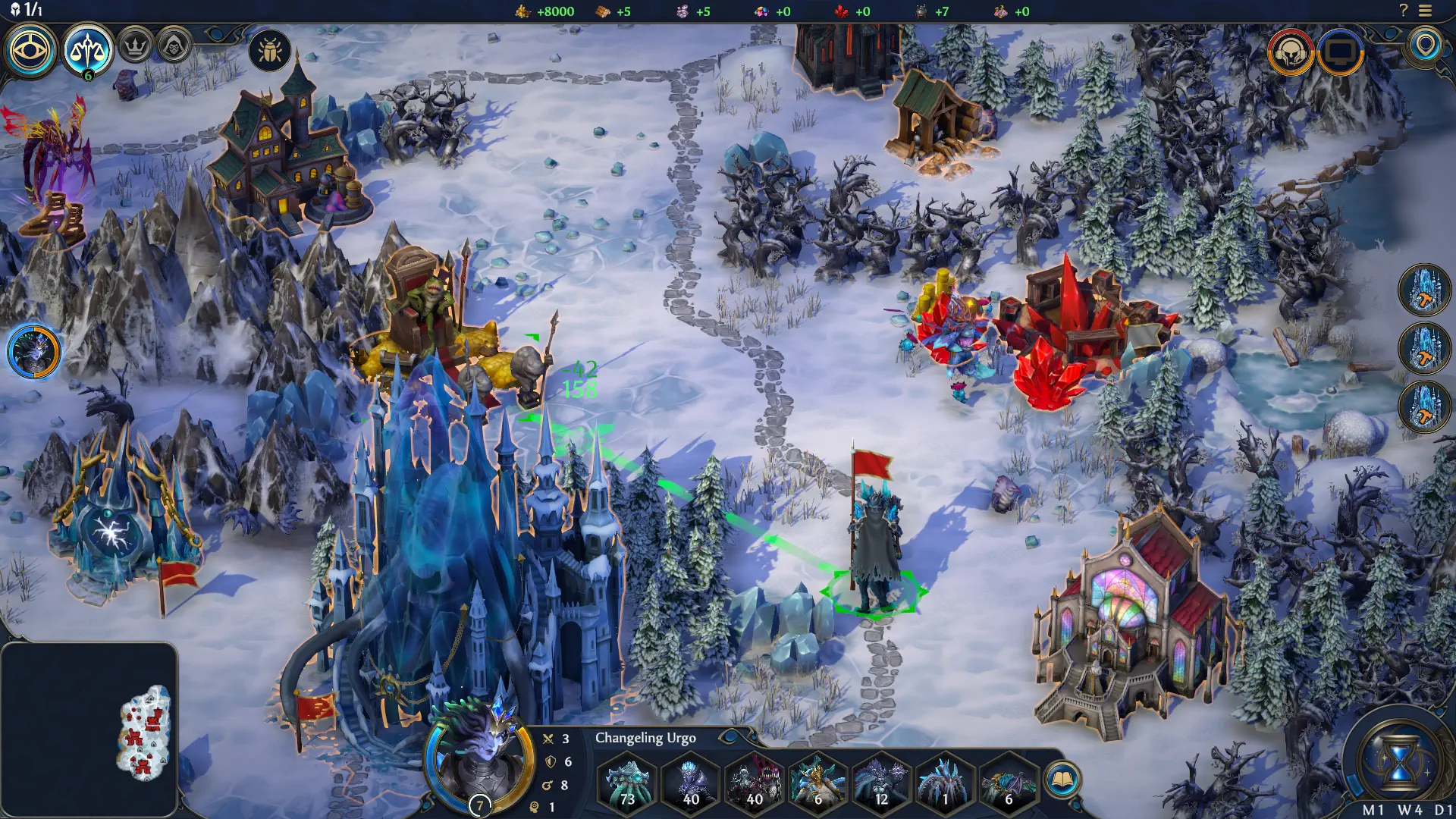Select the topmost ice town icon on right
The width and height of the screenshot is (1456, 819).
point(1424,290)
